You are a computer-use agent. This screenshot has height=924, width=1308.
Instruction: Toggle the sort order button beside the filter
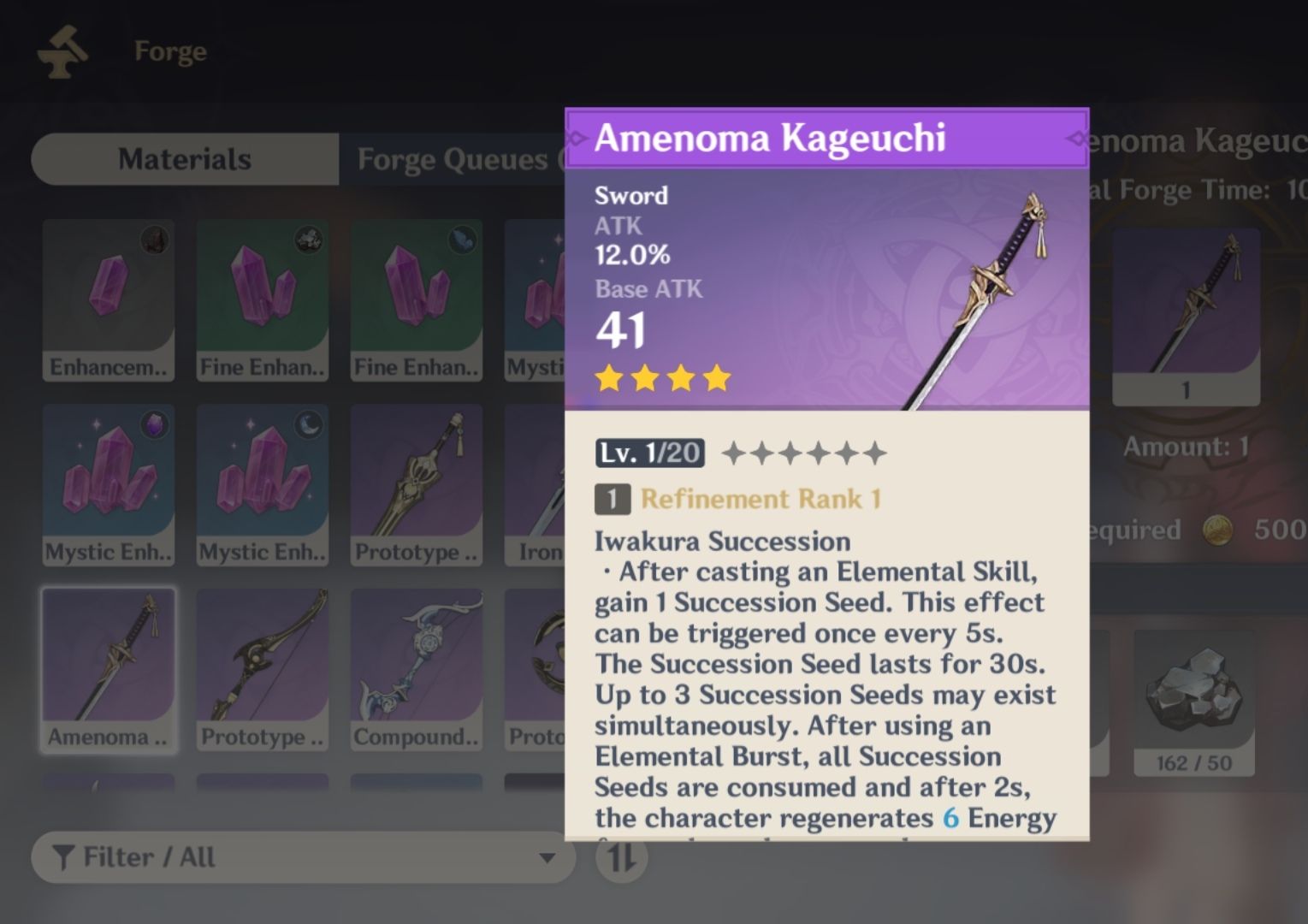[x=624, y=857]
